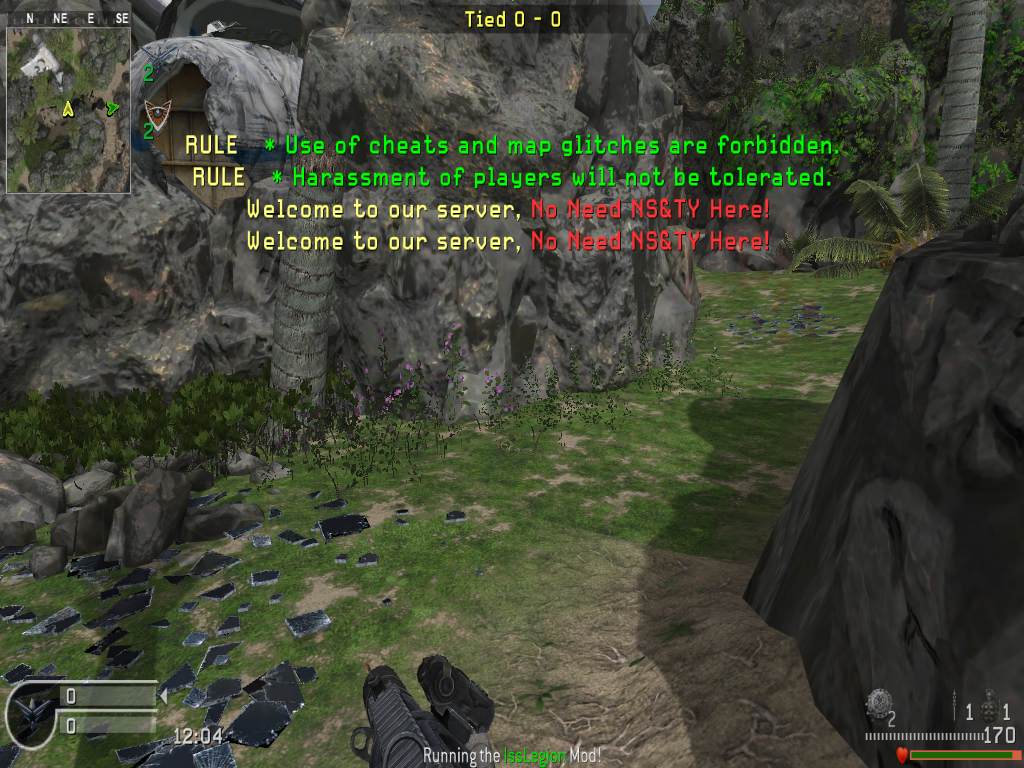
Task: Click the red heart health icon
Action: click(901, 755)
